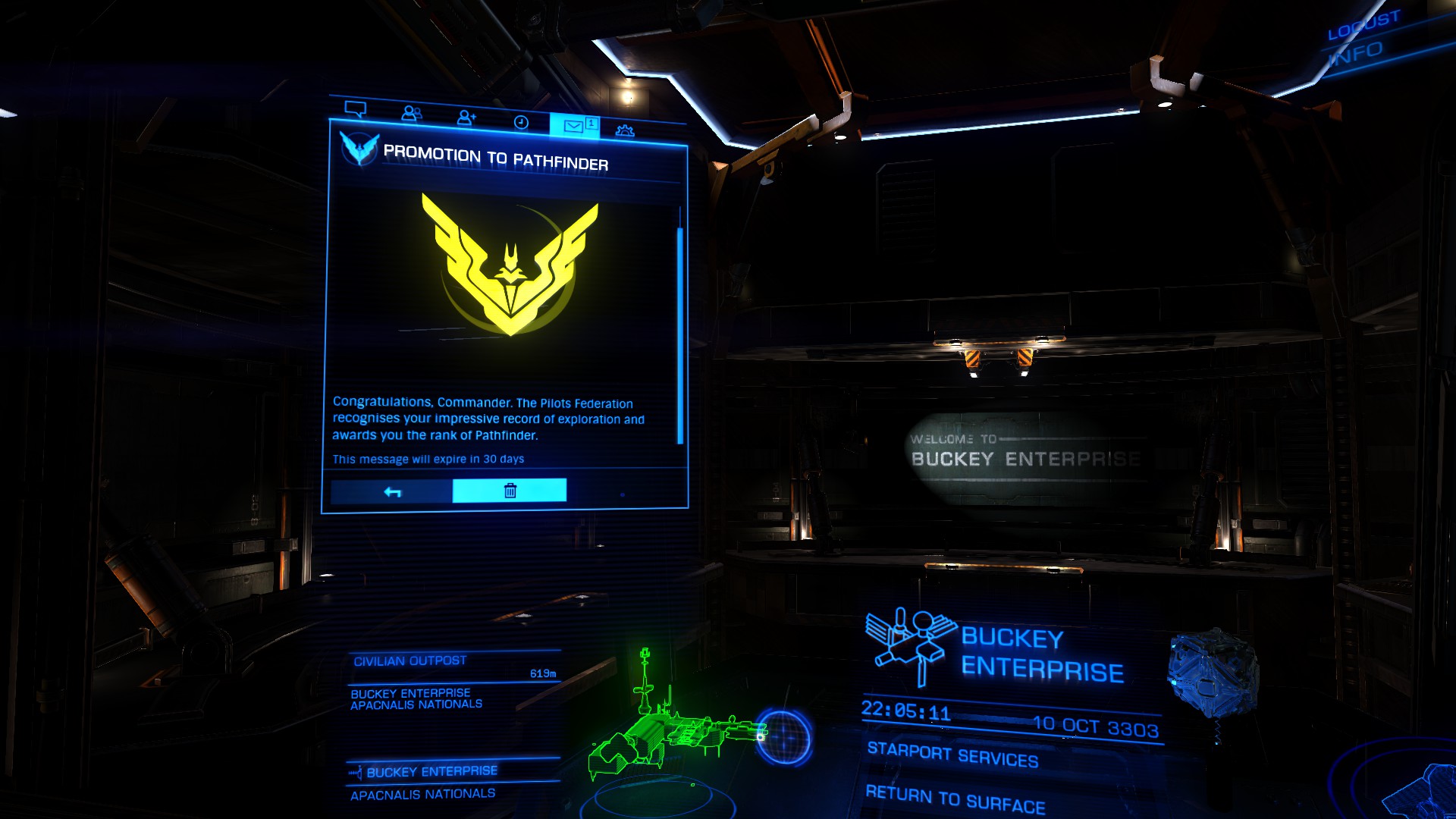Choose Return to Surface

[955, 799]
